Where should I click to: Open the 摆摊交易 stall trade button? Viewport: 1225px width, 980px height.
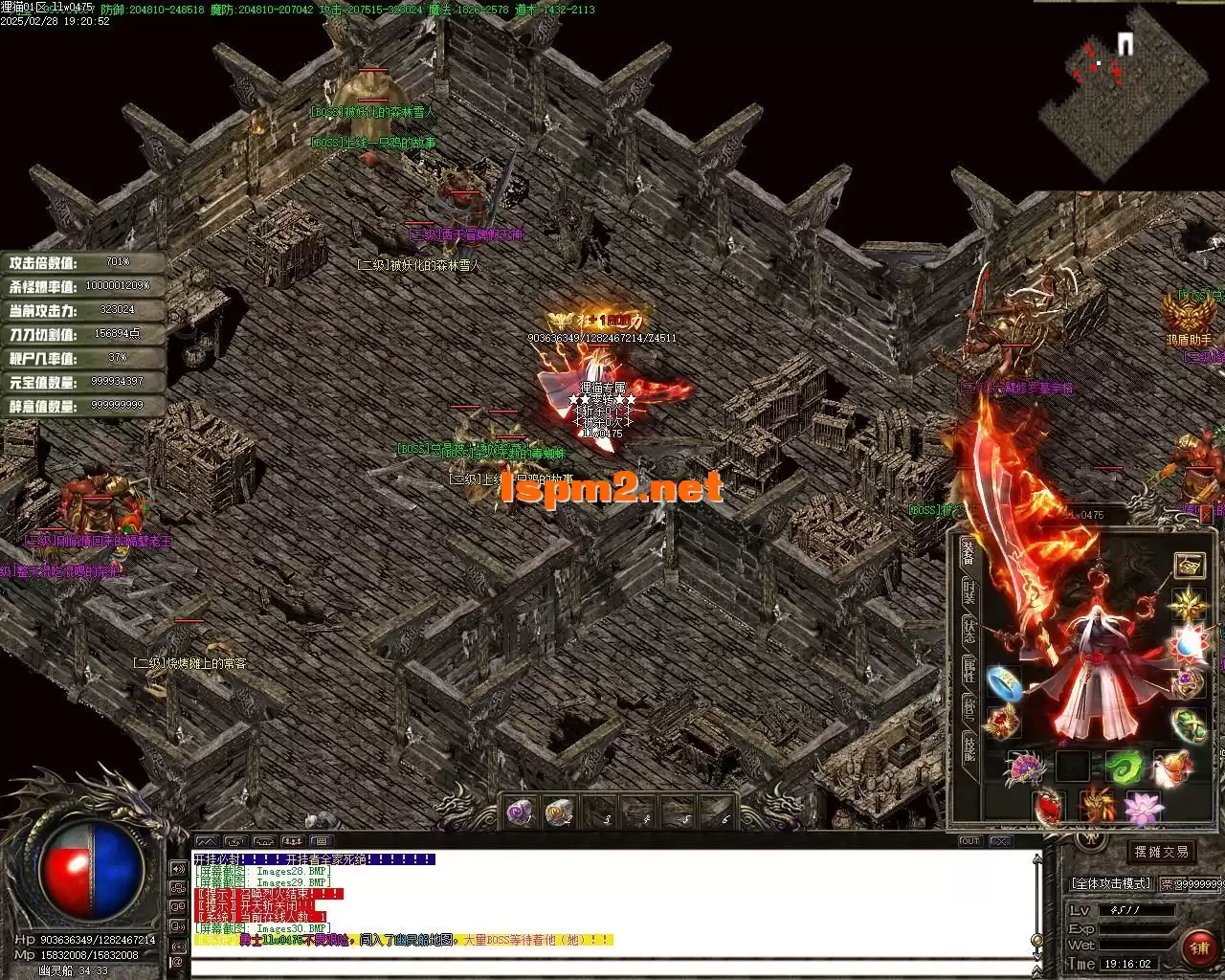pos(1161,852)
